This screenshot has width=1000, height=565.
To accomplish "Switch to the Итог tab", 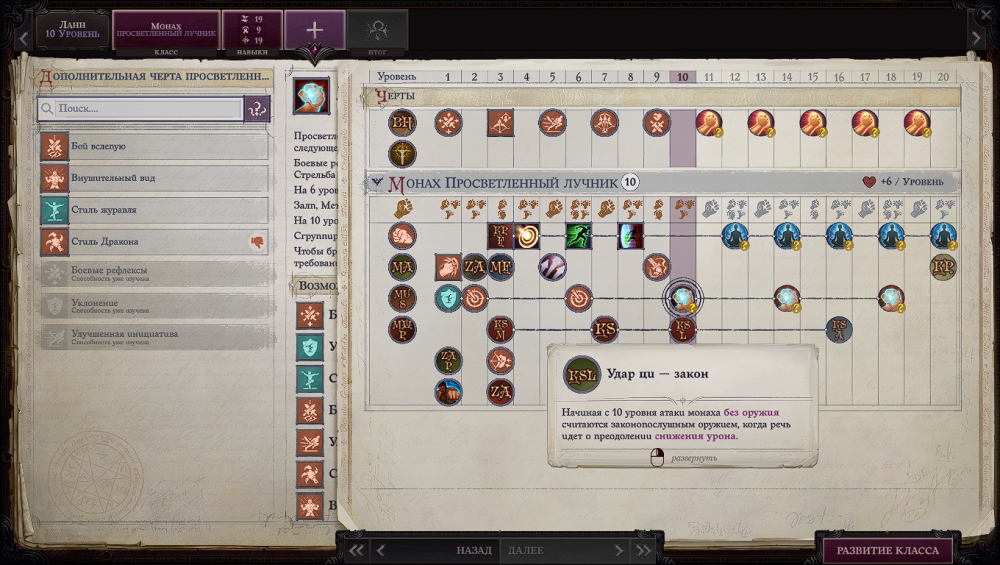I will point(379,30).
